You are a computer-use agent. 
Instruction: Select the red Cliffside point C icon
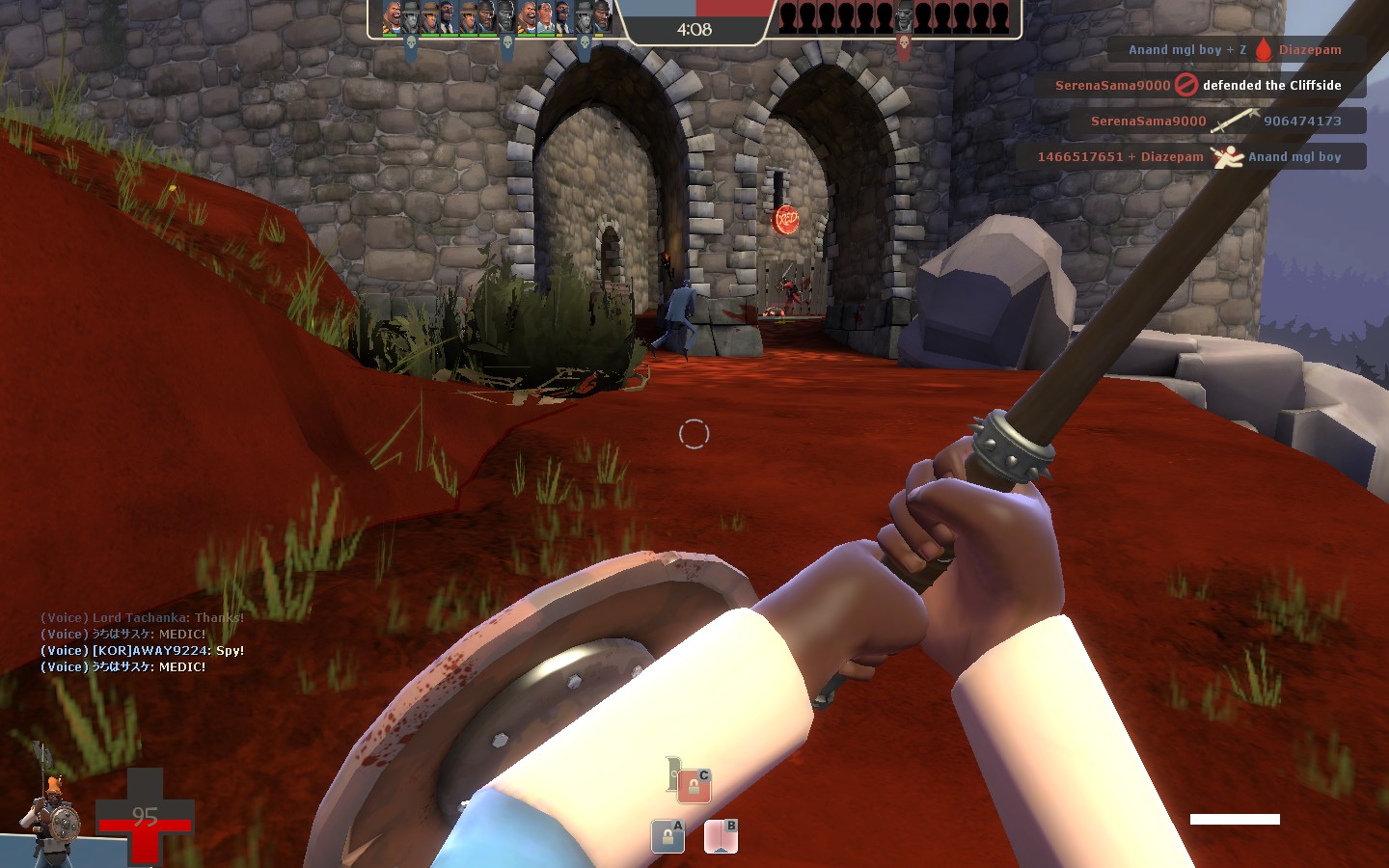click(x=694, y=783)
